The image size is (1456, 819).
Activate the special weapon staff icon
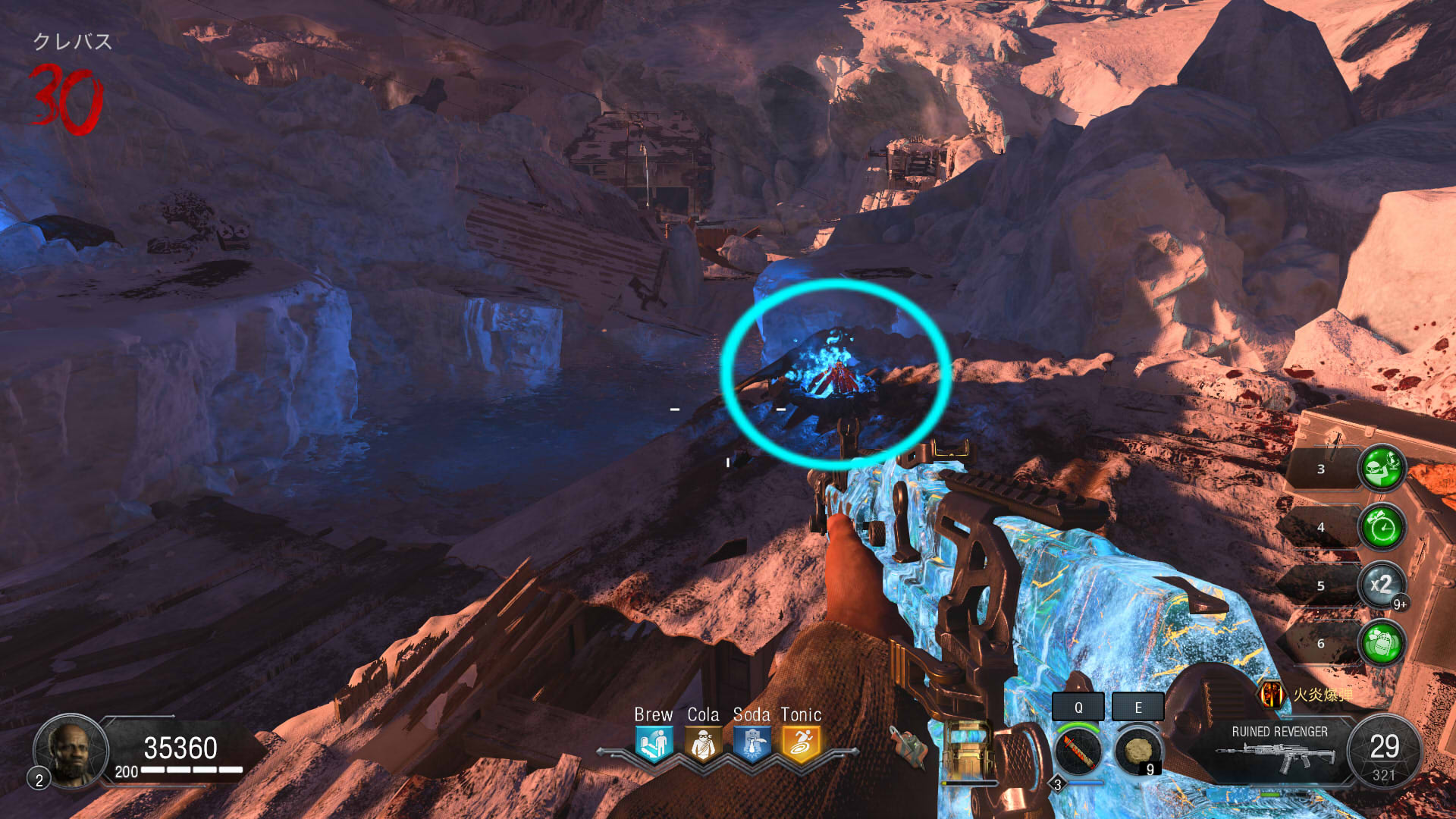click(1078, 751)
